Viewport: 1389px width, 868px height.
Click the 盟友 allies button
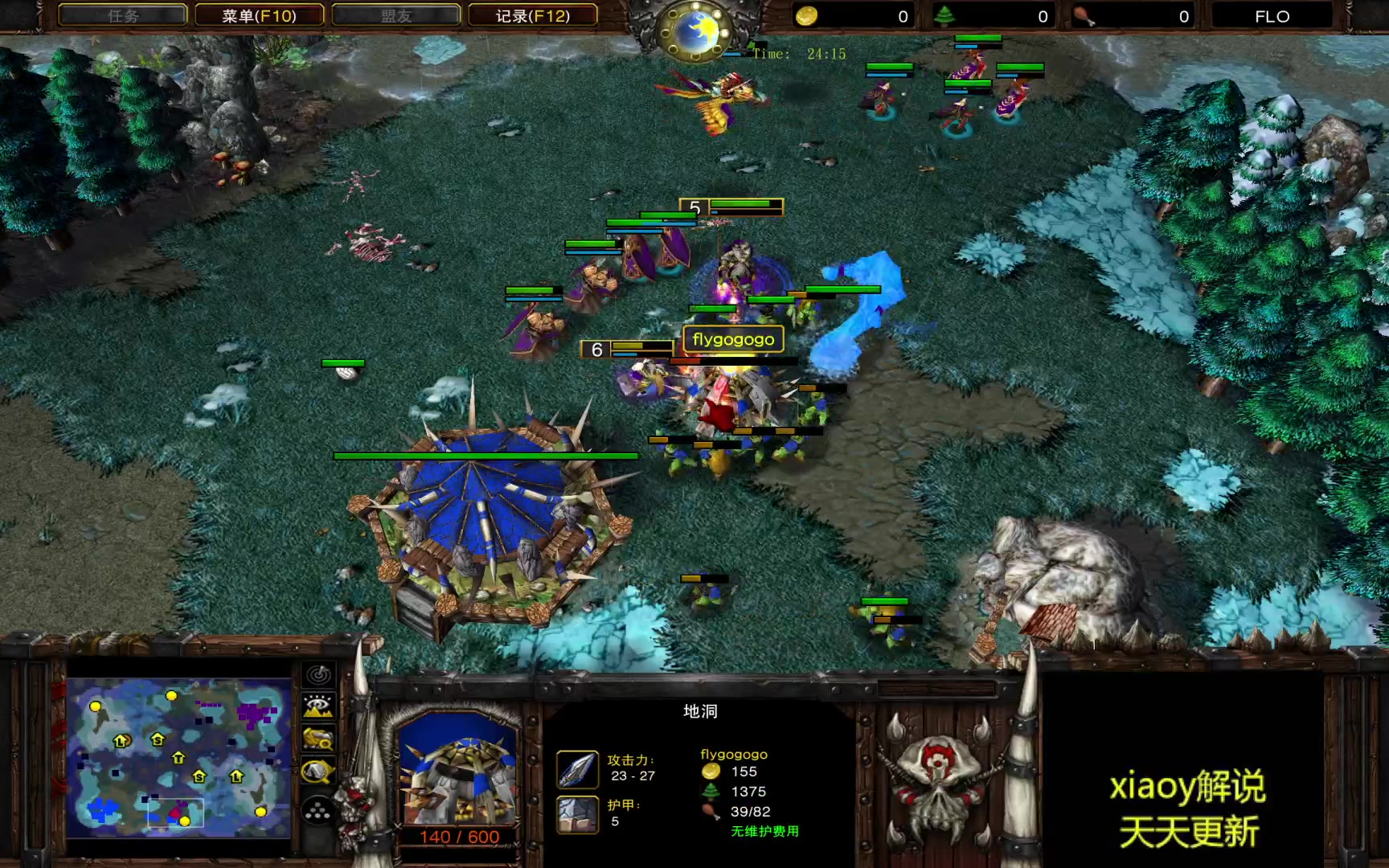point(395,16)
